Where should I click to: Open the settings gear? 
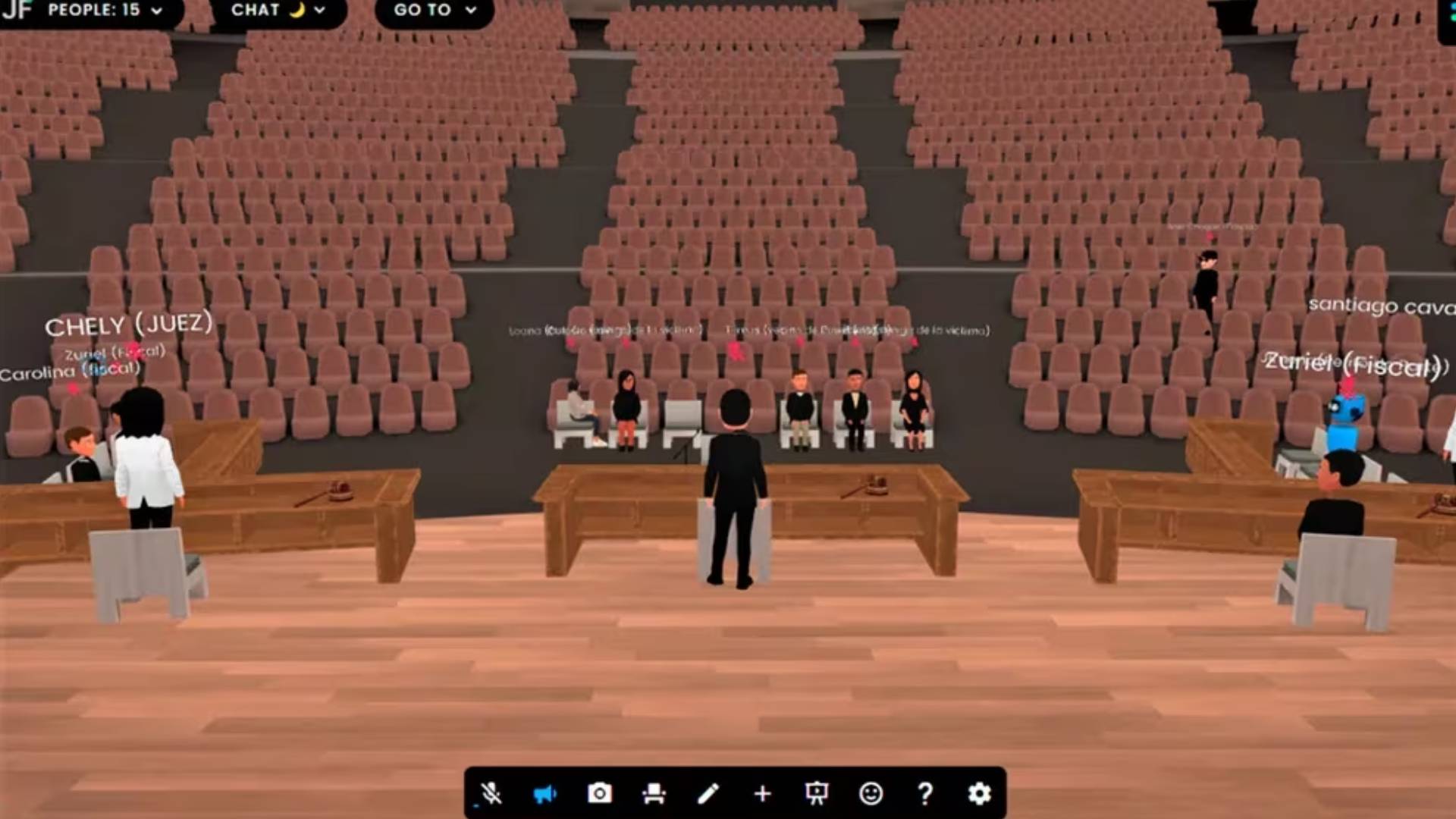(x=980, y=793)
